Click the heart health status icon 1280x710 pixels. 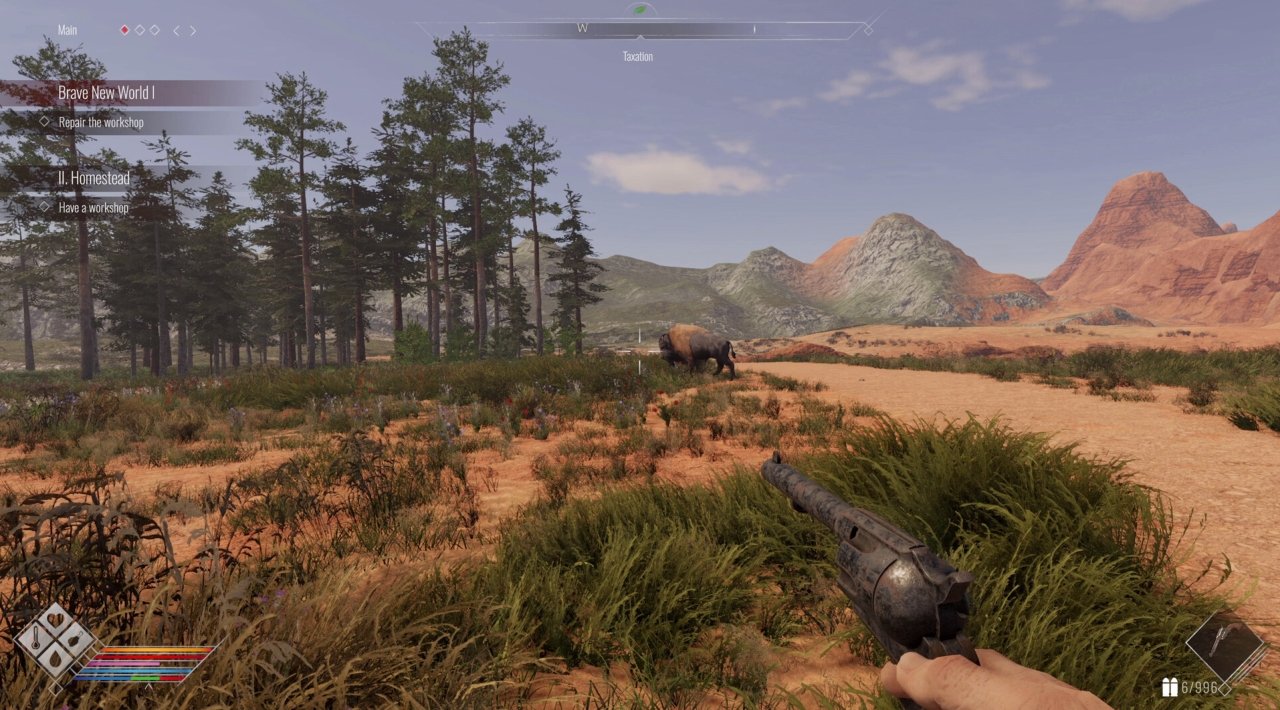pos(55,620)
